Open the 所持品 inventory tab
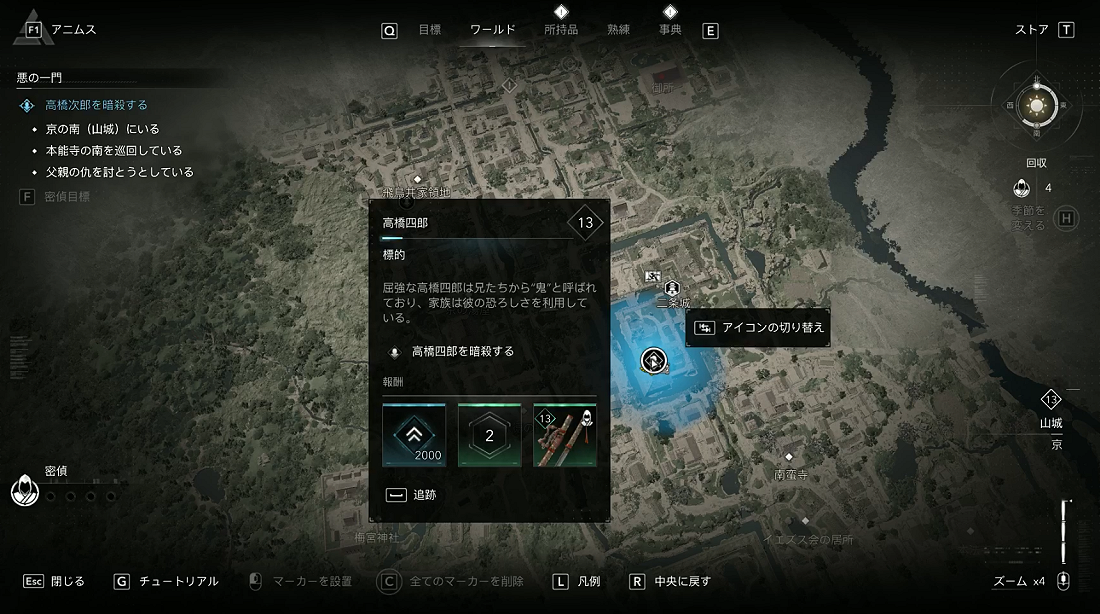Screen dimensions: 1100x614 (x=561, y=30)
